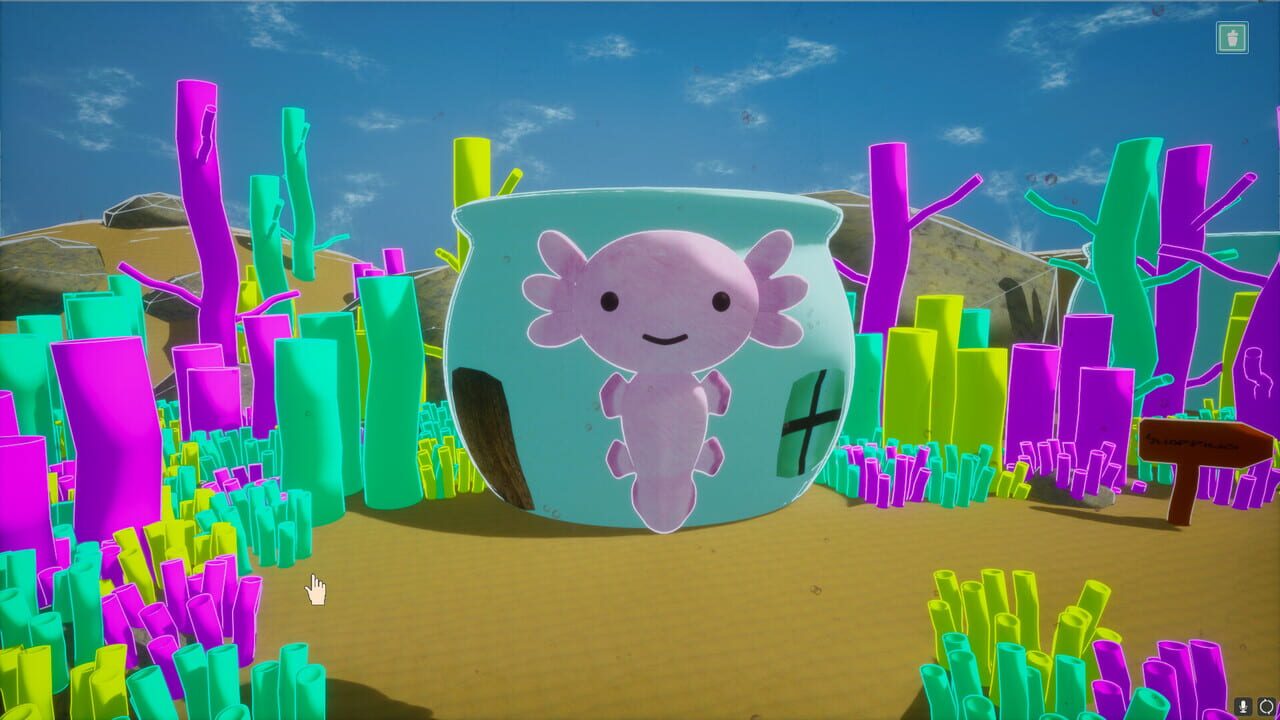Click the circular refresh icon bottom right
Image resolution: width=1280 pixels, height=720 pixels.
(1266, 706)
